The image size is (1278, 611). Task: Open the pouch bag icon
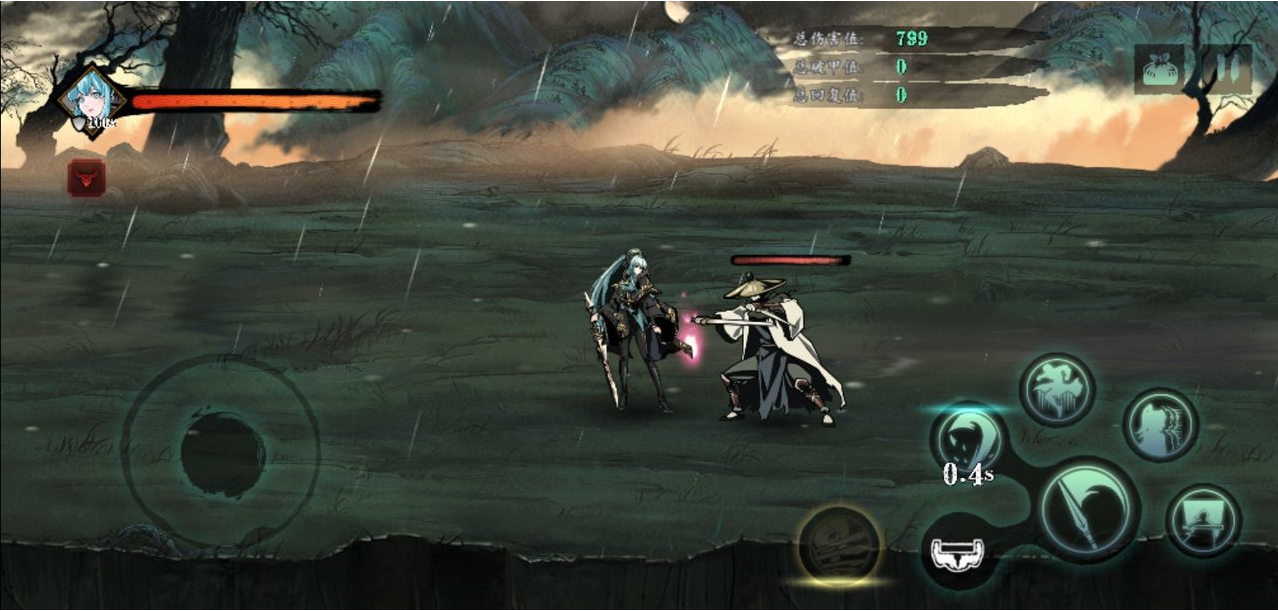1159,69
